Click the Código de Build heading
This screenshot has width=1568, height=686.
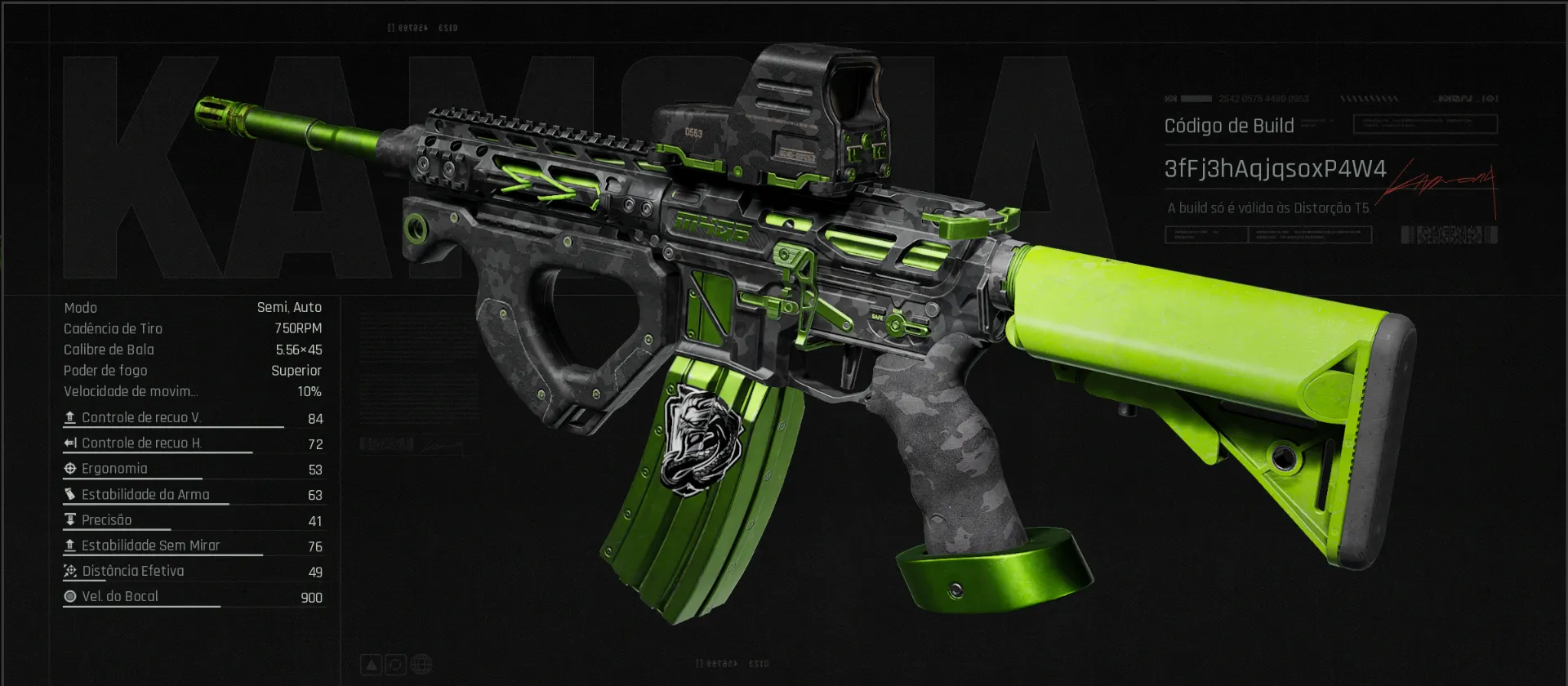click(x=1228, y=125)
